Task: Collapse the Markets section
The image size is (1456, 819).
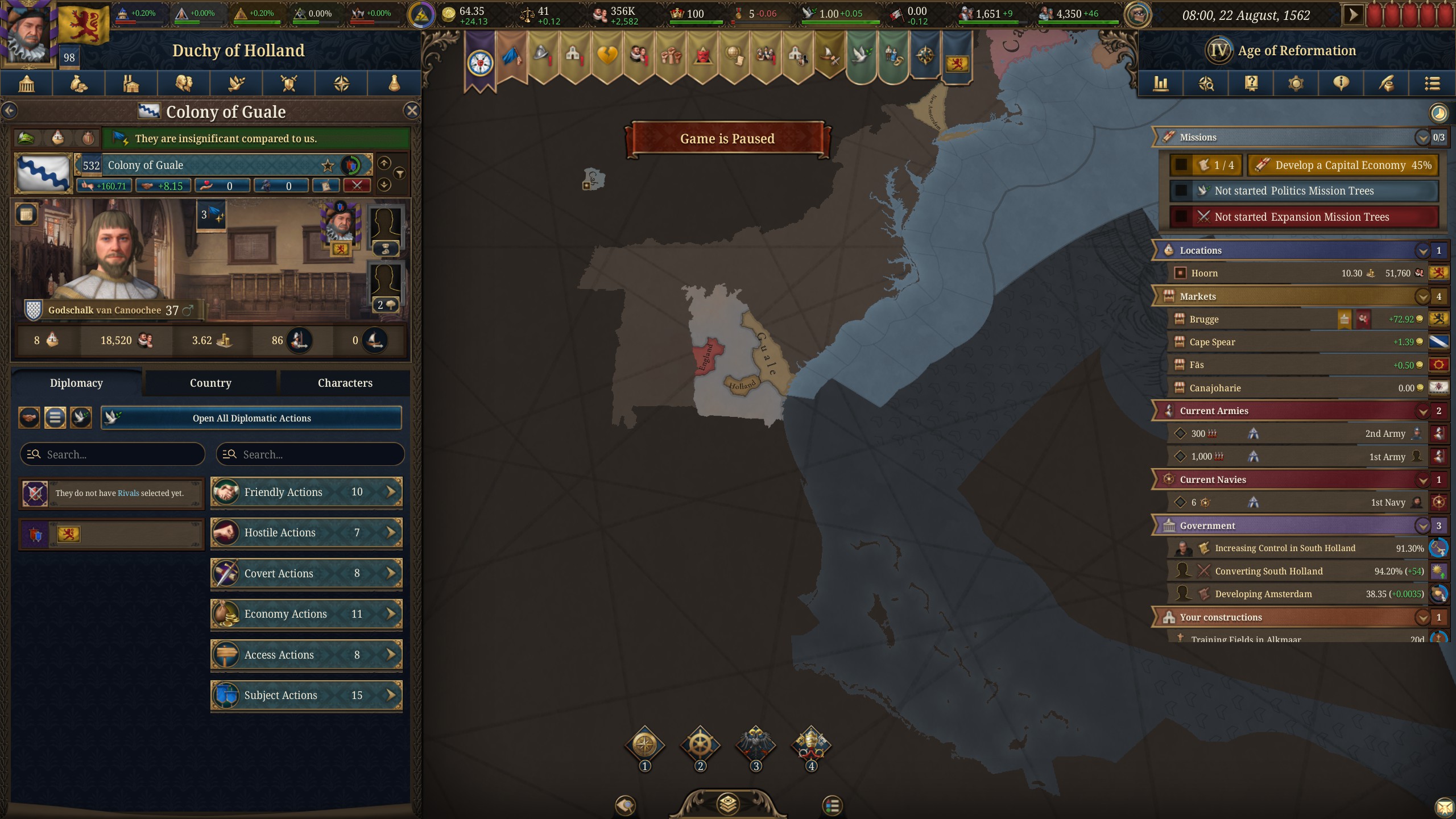Action: point(1424,296)
